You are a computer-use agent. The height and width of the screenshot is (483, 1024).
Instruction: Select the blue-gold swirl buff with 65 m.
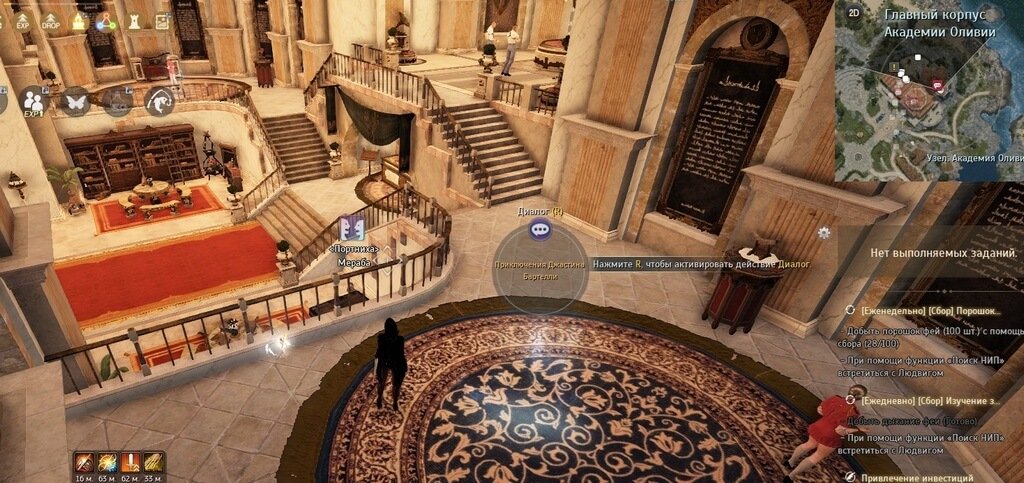tap(108, 461)
